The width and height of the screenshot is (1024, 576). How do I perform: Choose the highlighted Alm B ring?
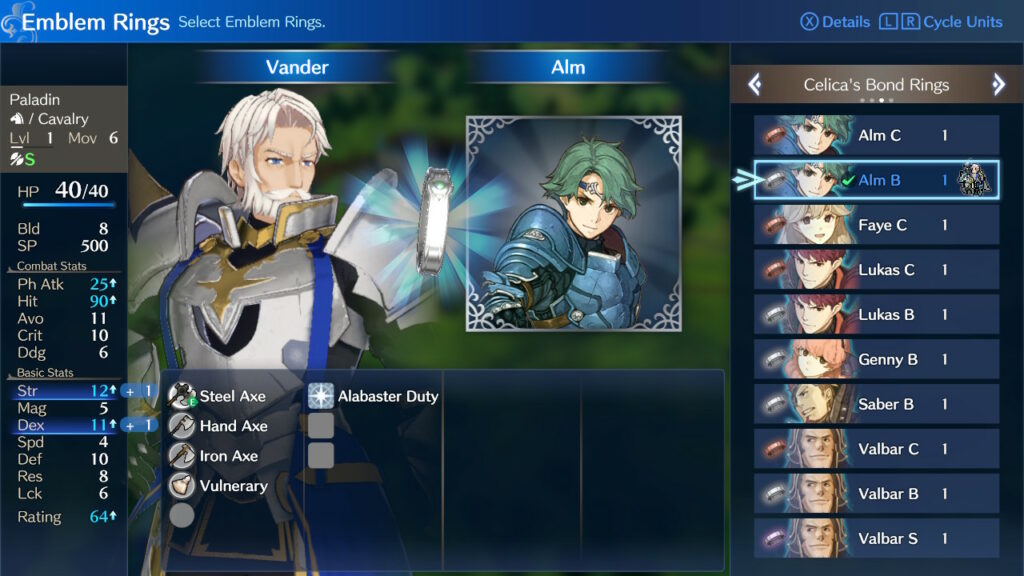click(x=876, y=181)
